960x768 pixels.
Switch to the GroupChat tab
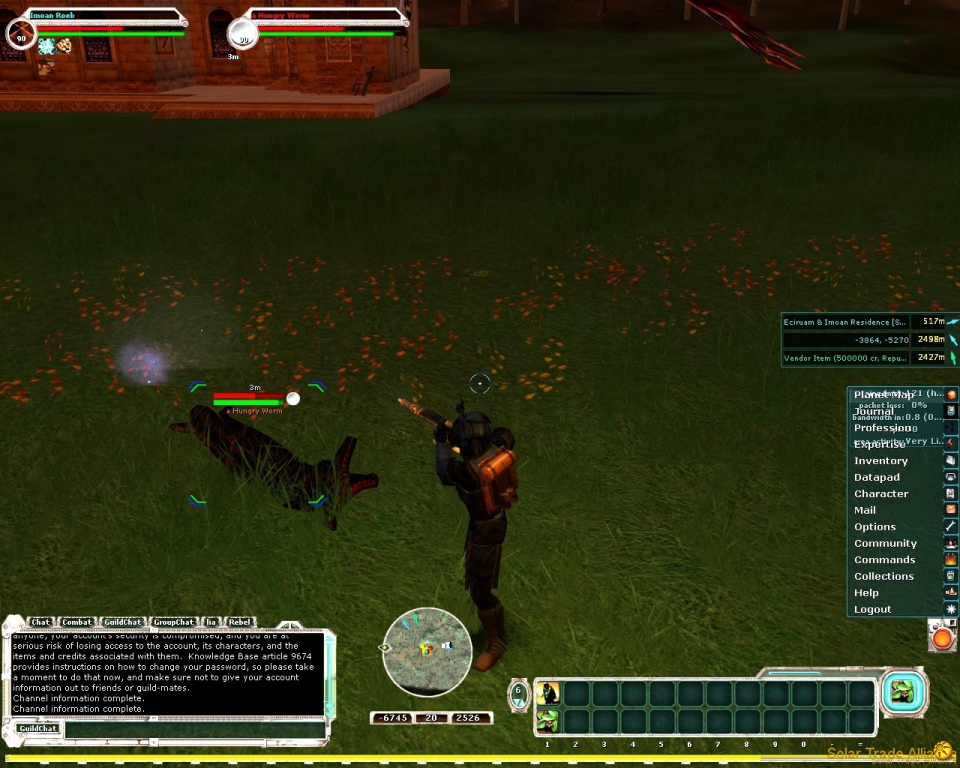point(173,622)
